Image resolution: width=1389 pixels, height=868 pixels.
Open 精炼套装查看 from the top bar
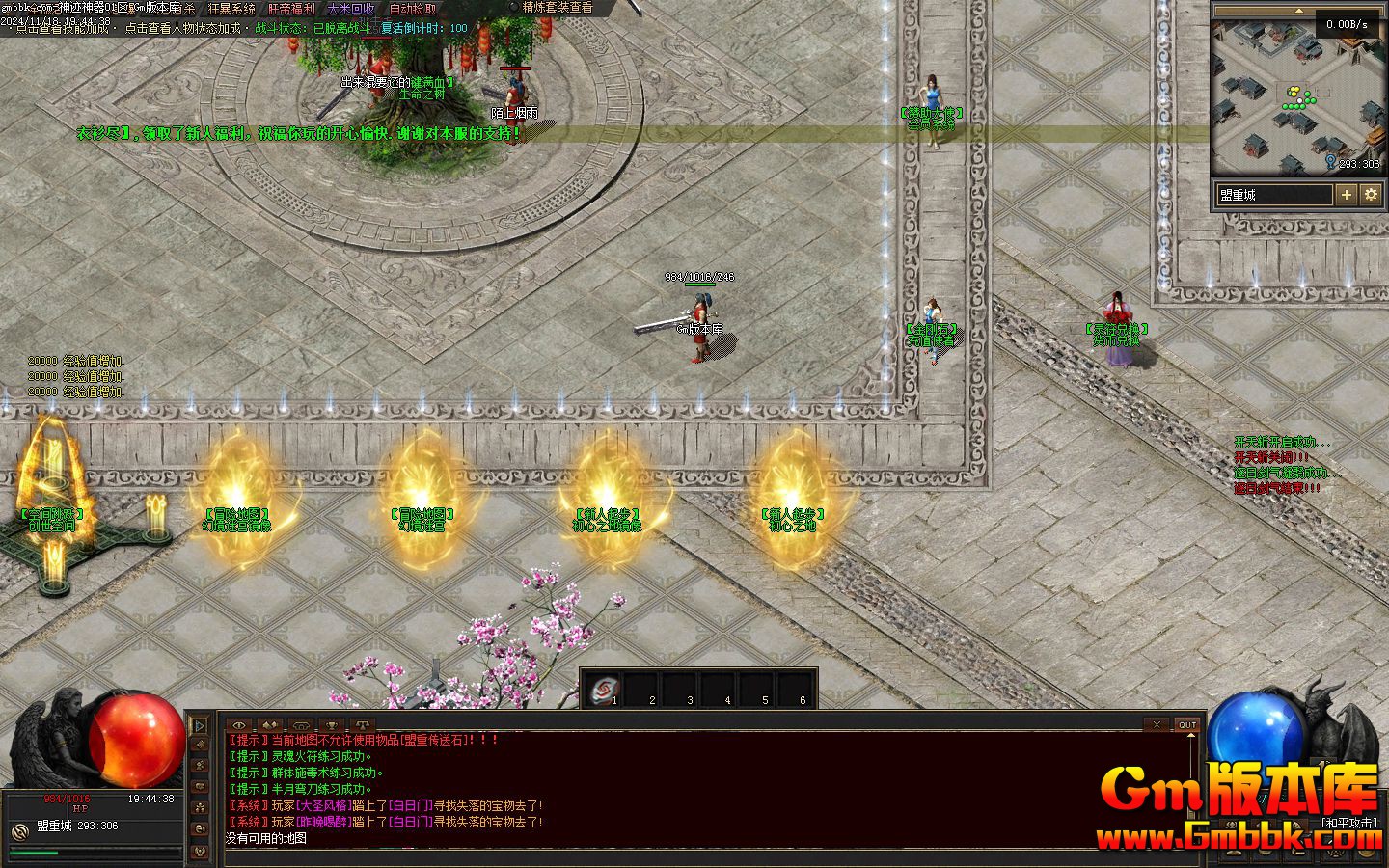[x=558, y=7]
